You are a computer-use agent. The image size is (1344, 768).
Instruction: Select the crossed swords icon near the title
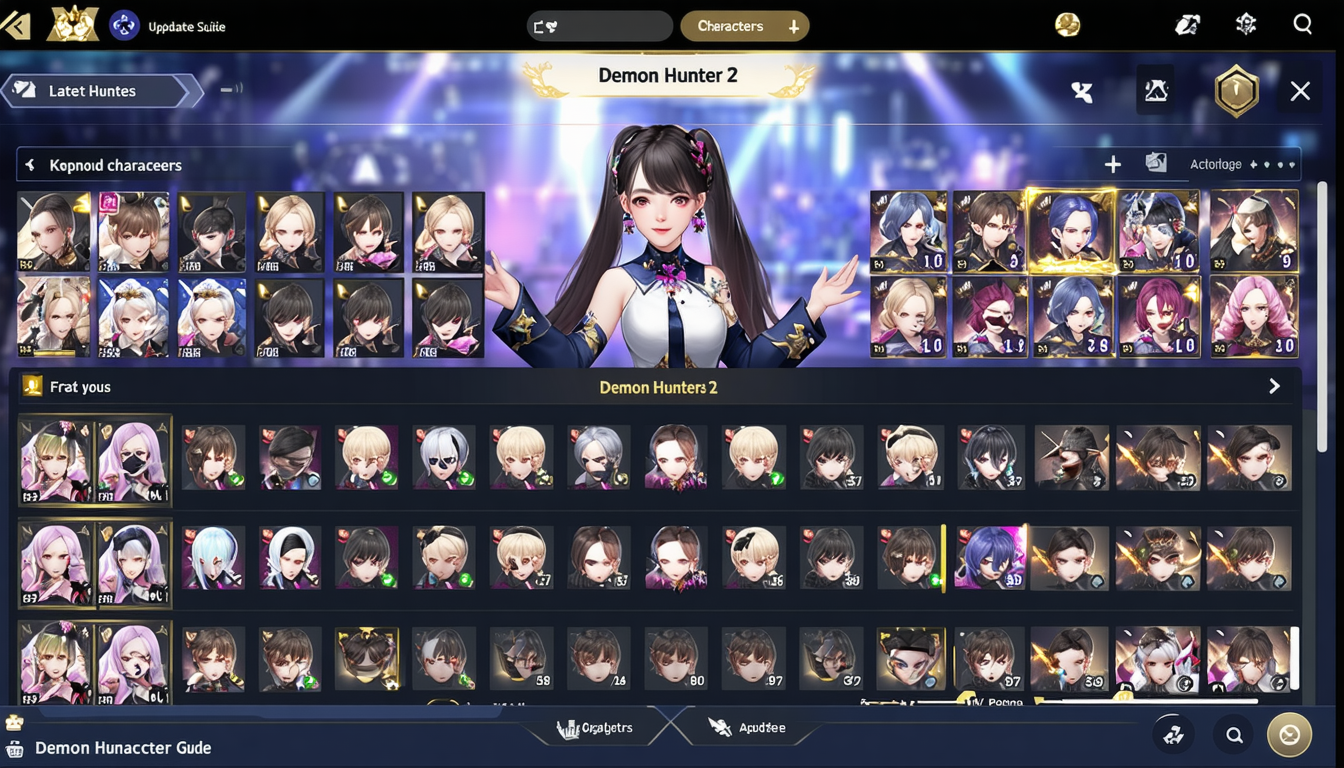coord(1081,92)
